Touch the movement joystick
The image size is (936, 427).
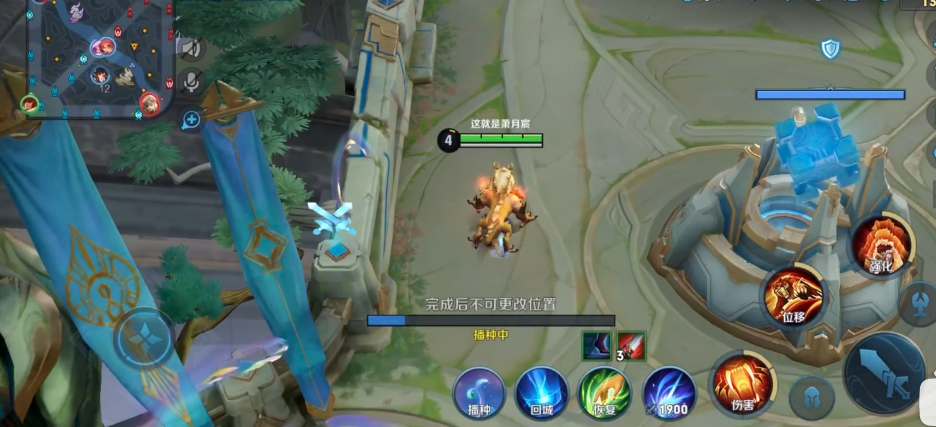[x=146, y=338]
